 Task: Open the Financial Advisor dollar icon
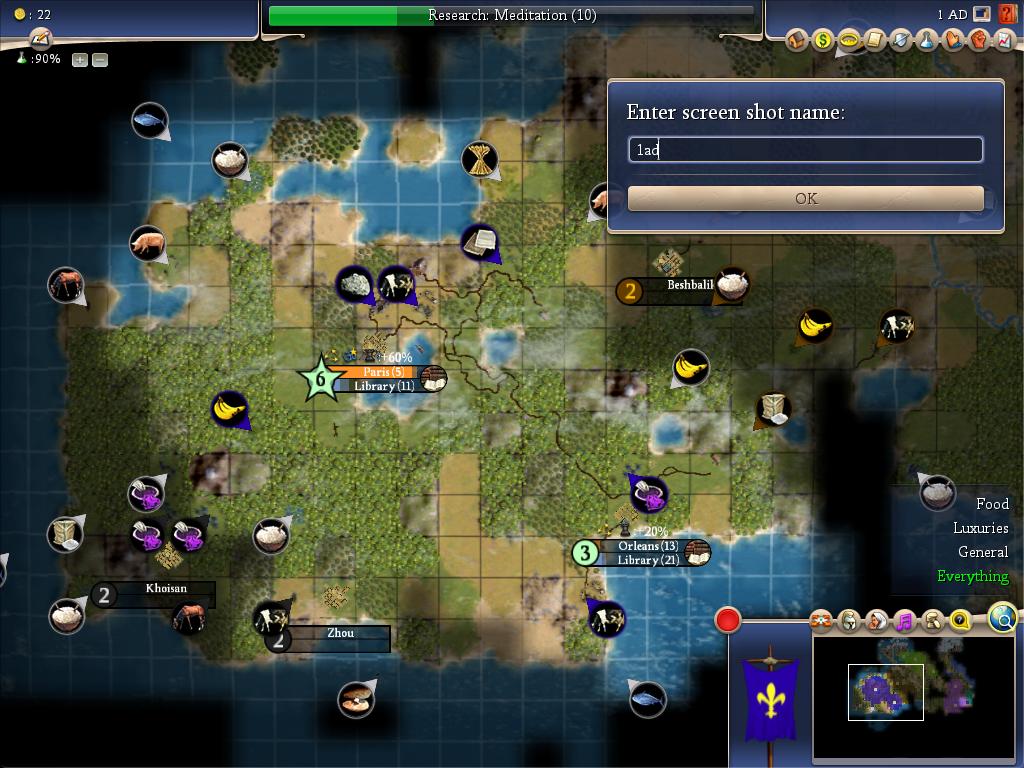(823, 40)
